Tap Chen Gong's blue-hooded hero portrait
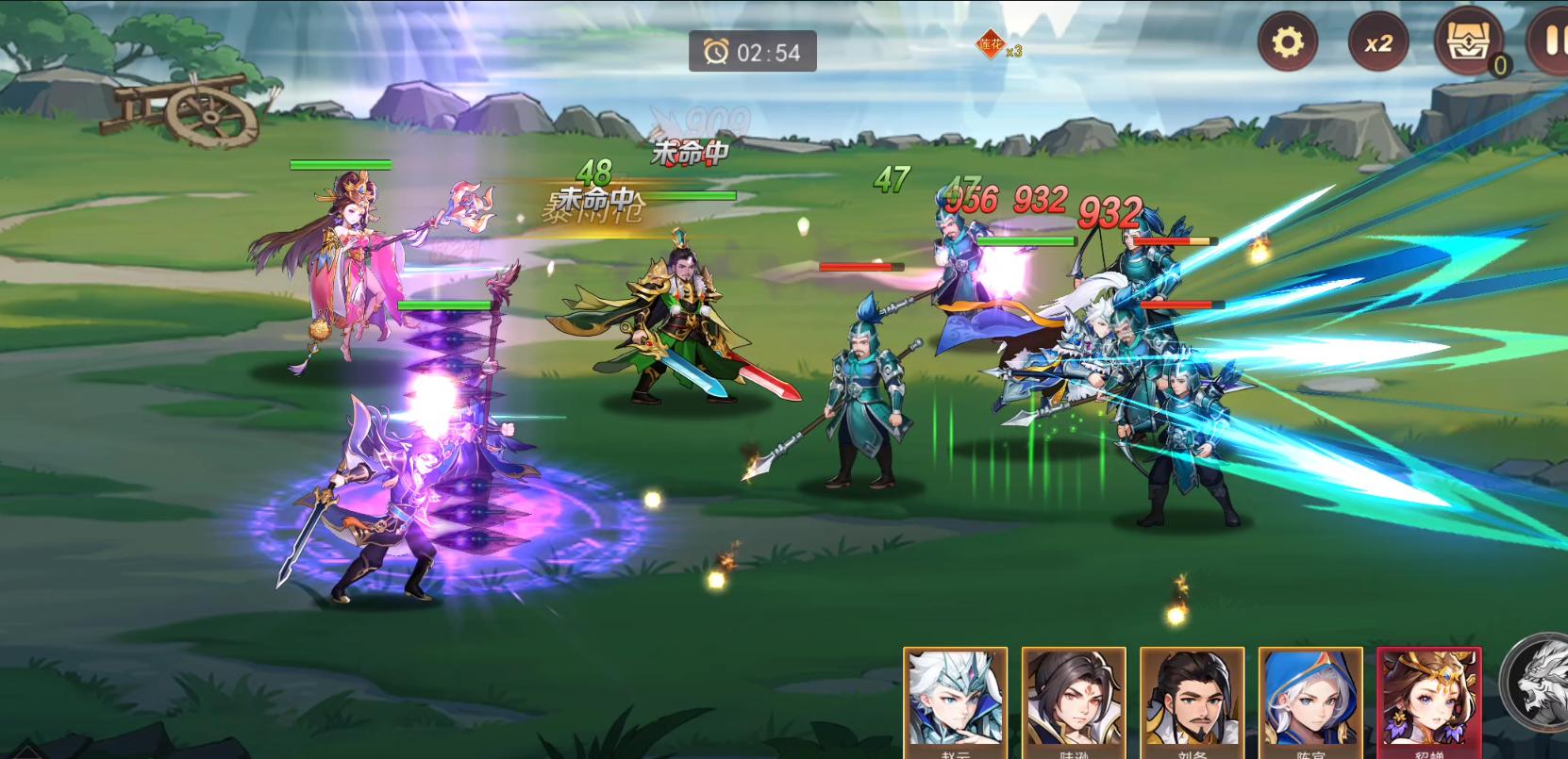The width and height of the screenshot is (1568, 759). click(1310, 702)
